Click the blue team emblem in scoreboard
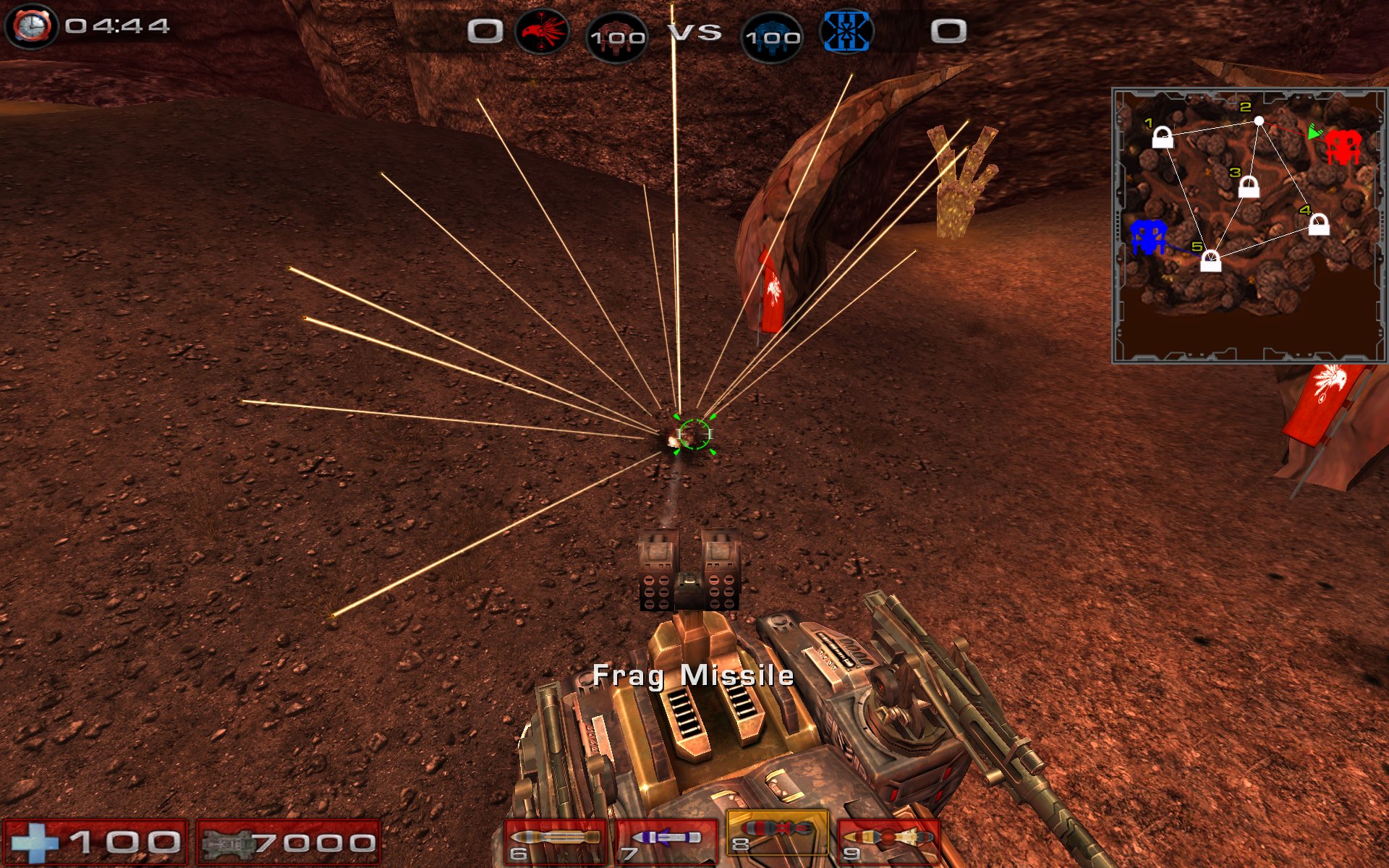Viewport: 1389px width, 868px height. tap(846, 32)
